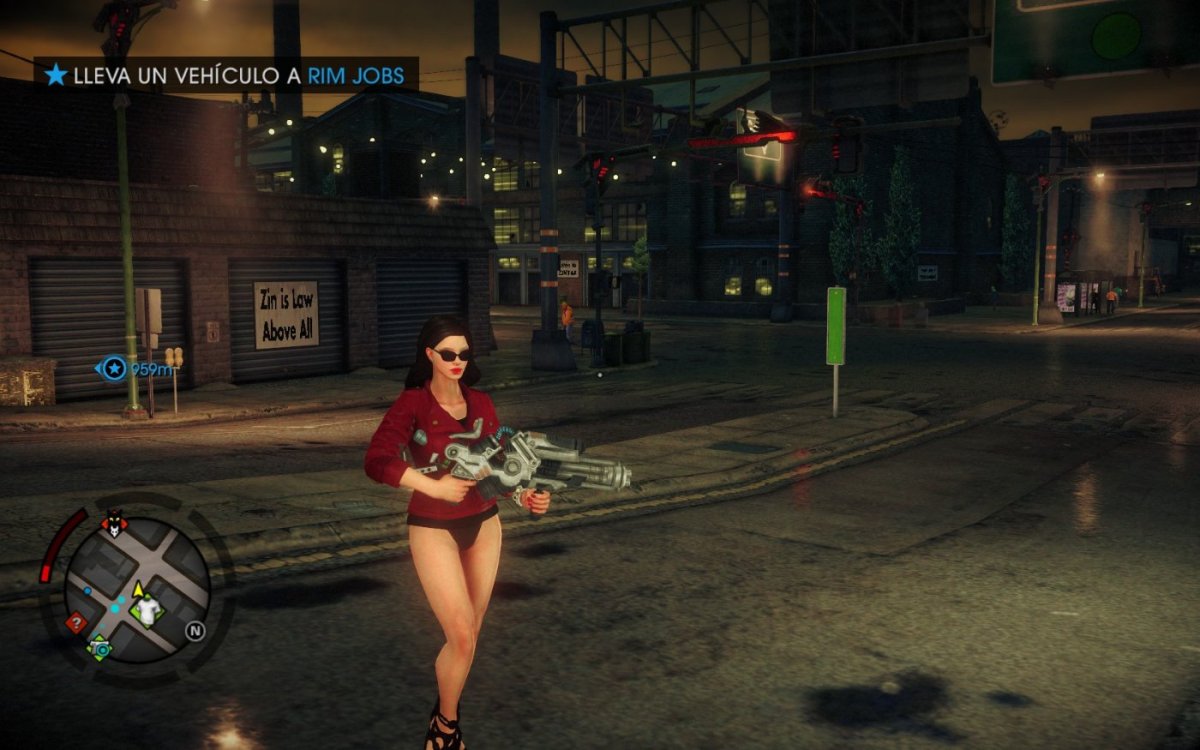Click the yellow player arrow on the minimap

click(138, 590)
